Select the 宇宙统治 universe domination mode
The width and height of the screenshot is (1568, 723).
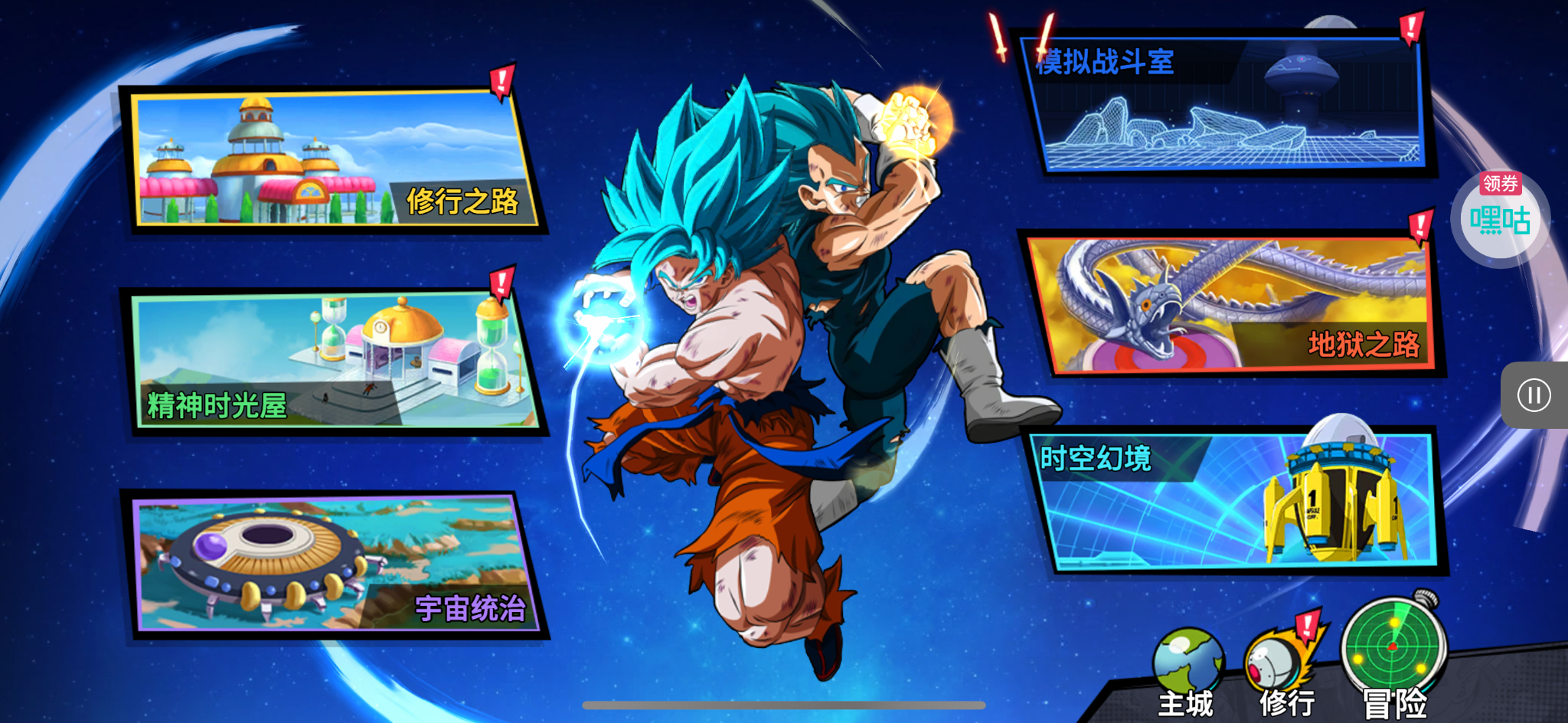[x=333, y=564]
